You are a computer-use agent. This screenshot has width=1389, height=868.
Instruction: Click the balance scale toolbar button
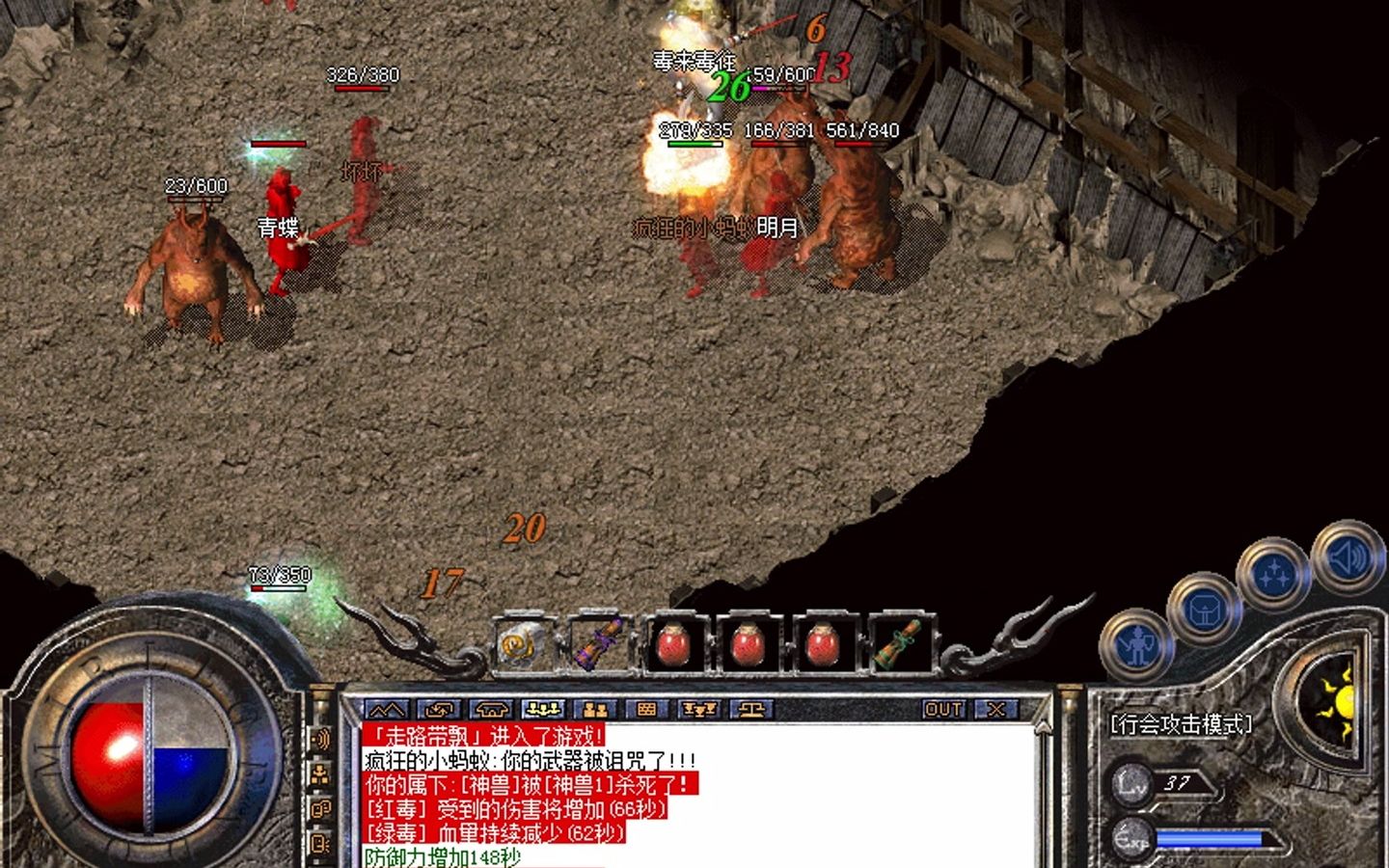750,711
